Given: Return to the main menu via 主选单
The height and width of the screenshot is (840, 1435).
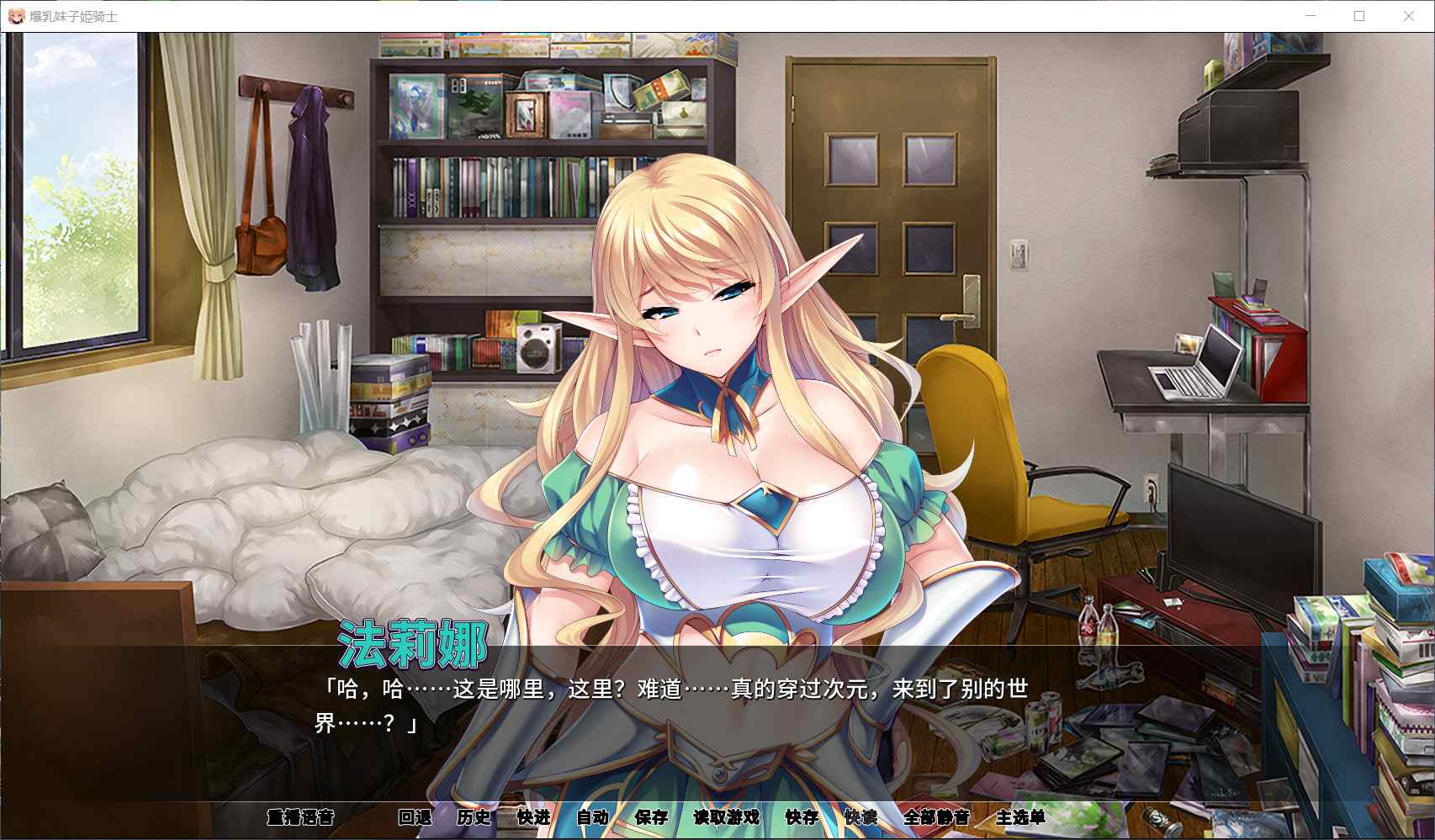Looking at the screenshot, I should 1020,817.
